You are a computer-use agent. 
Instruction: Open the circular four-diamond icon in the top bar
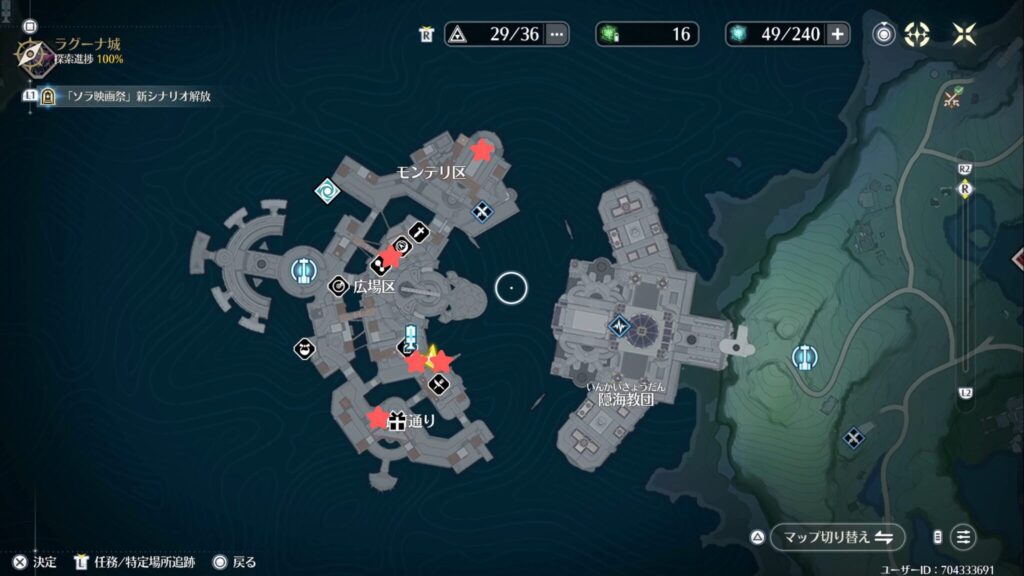(x=917, y=34)
